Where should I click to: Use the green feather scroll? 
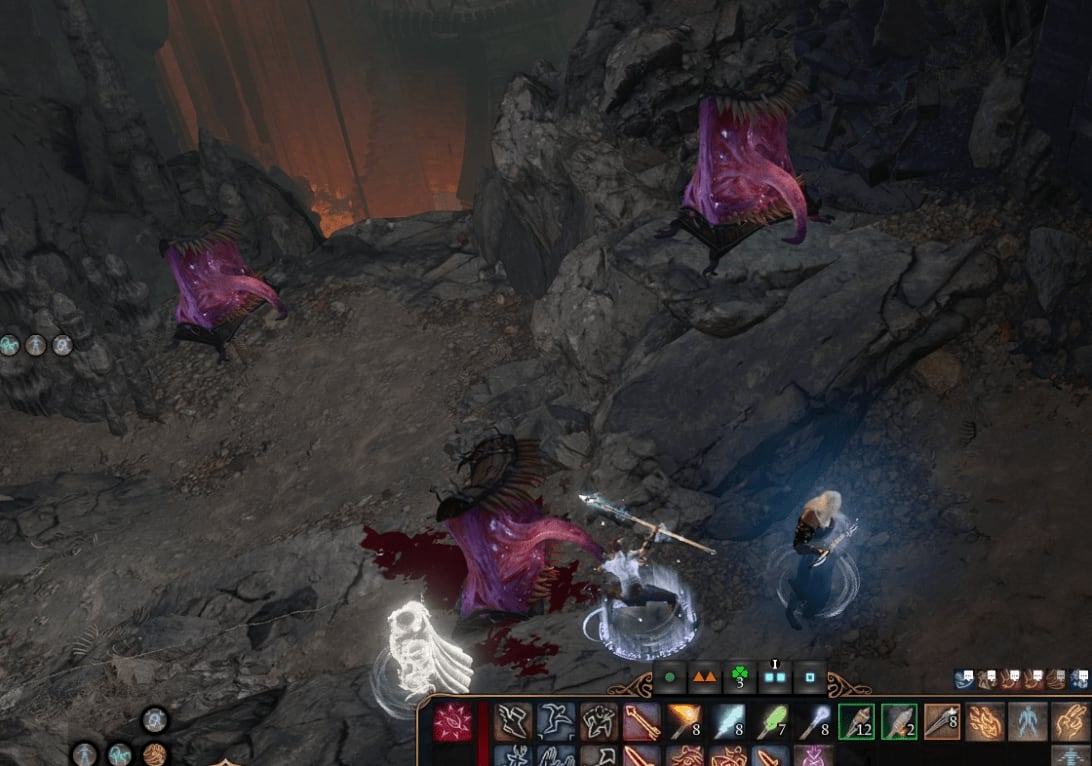coord(771,721)
